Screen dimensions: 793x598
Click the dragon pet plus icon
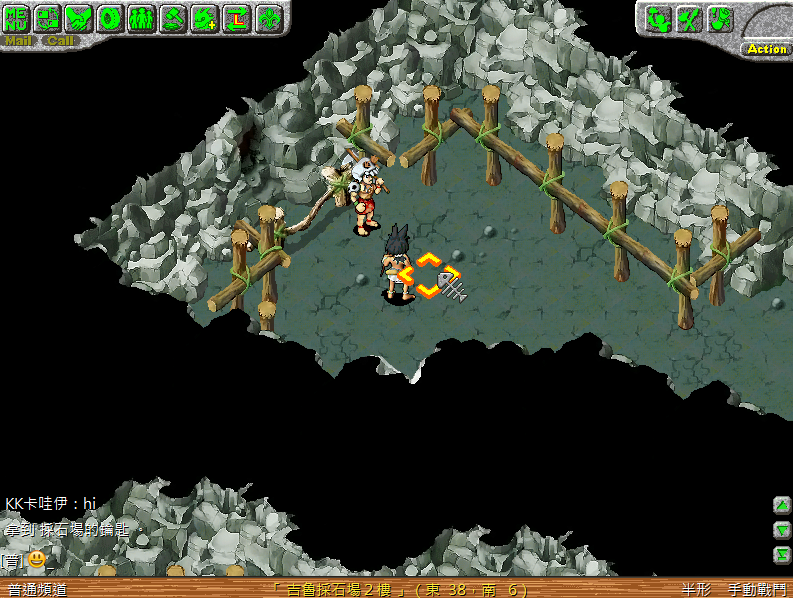(204, 18)
